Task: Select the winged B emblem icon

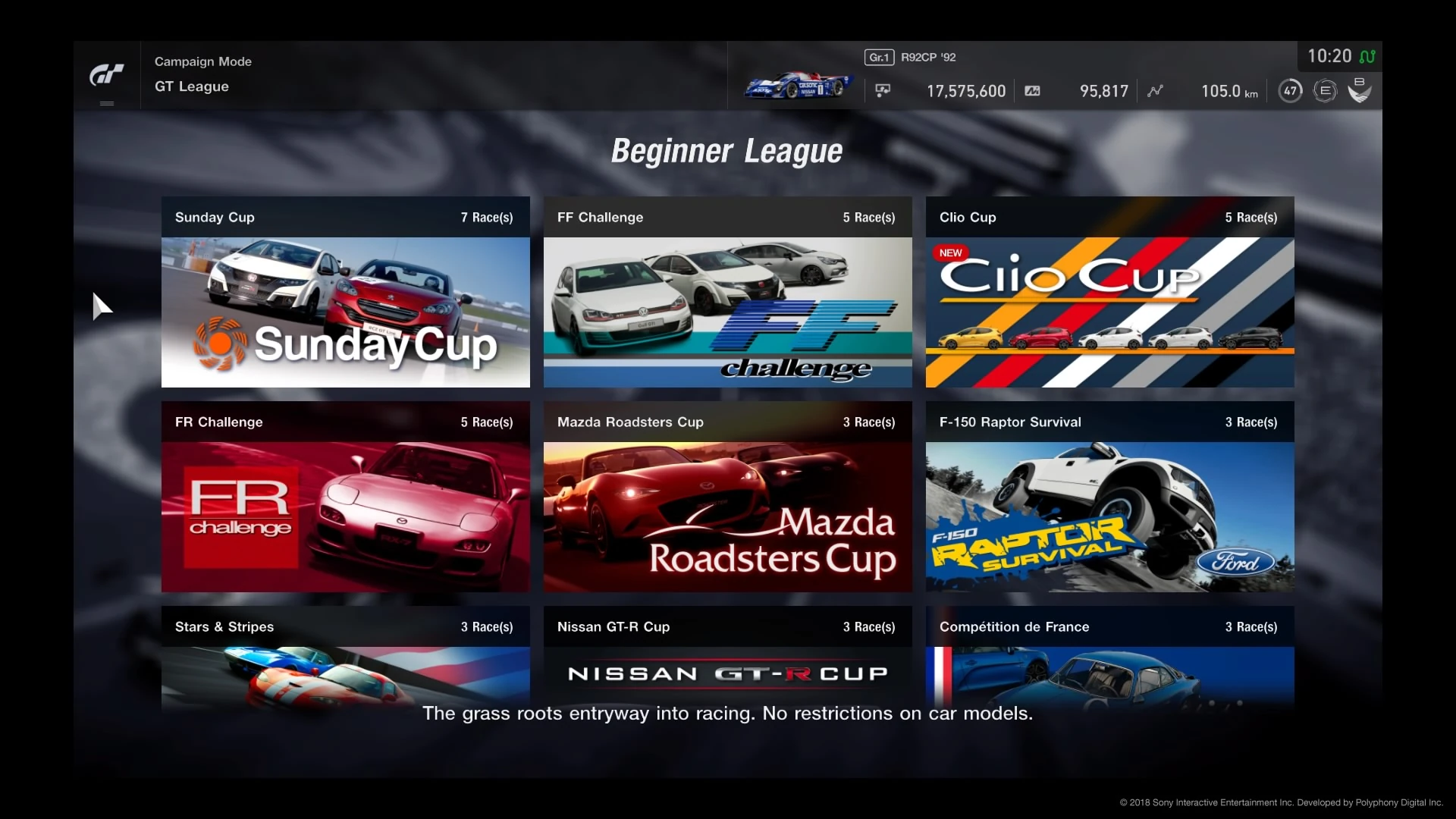Action: point(1360,90)
